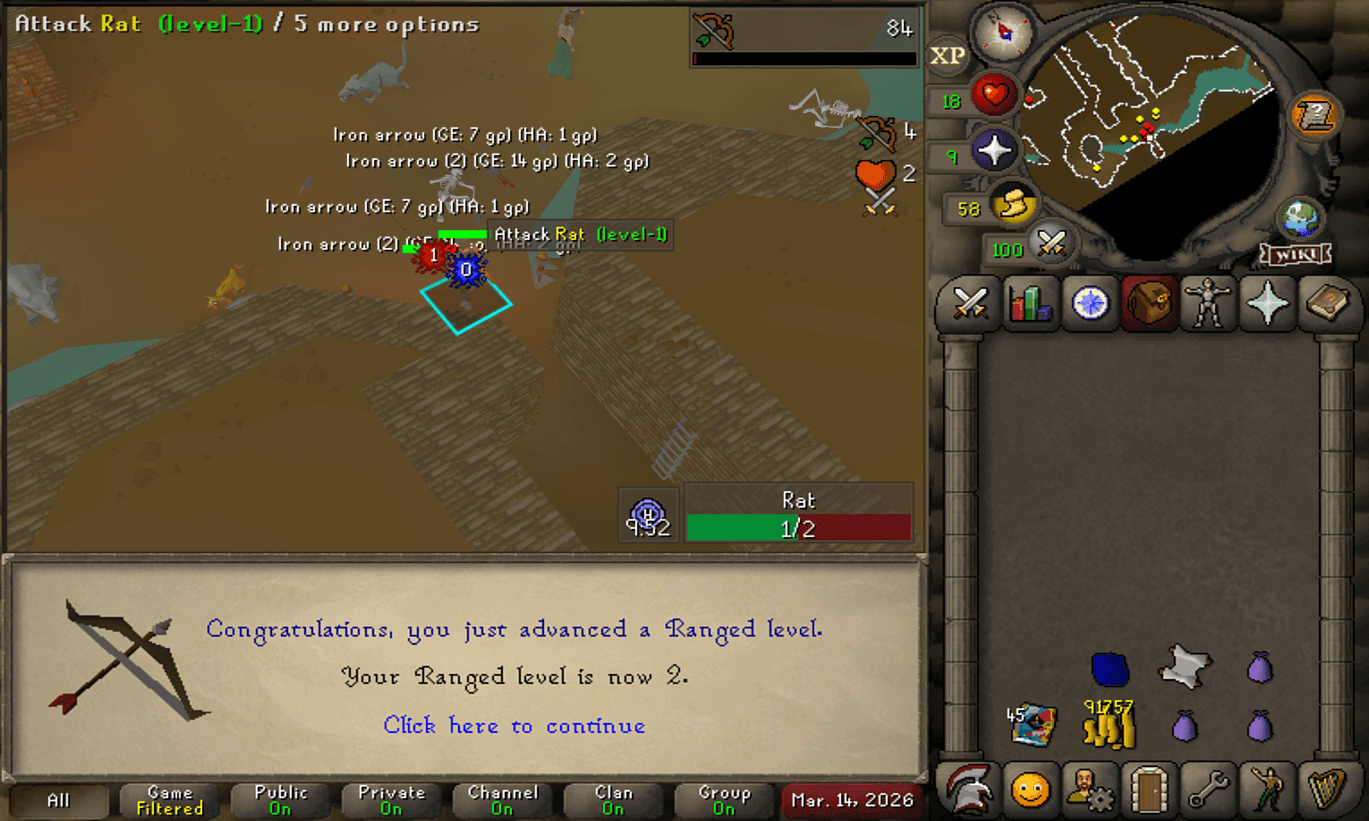Click here to continue the level-up dialogue
This screenshot has height=821, width=1369.
click(x=514, y=725)
